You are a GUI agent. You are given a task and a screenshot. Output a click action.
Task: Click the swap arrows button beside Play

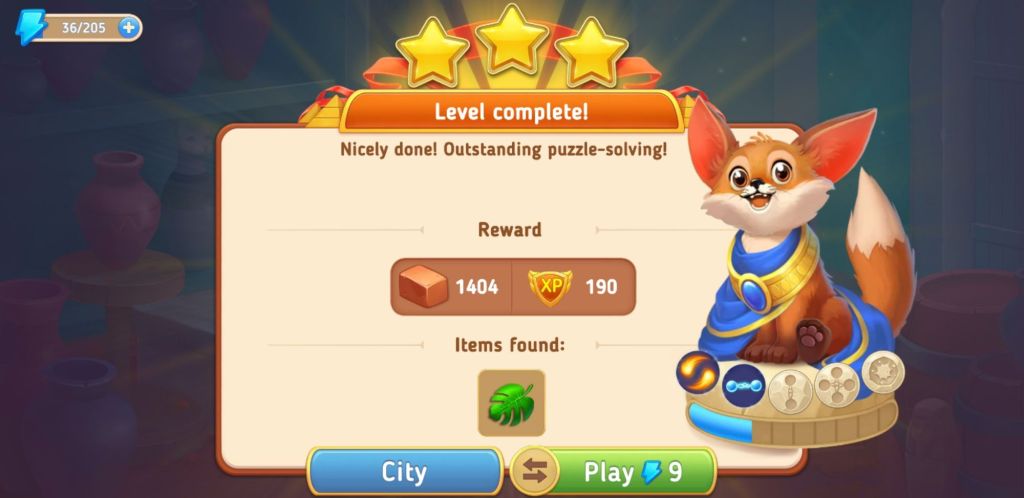point(535,472)
